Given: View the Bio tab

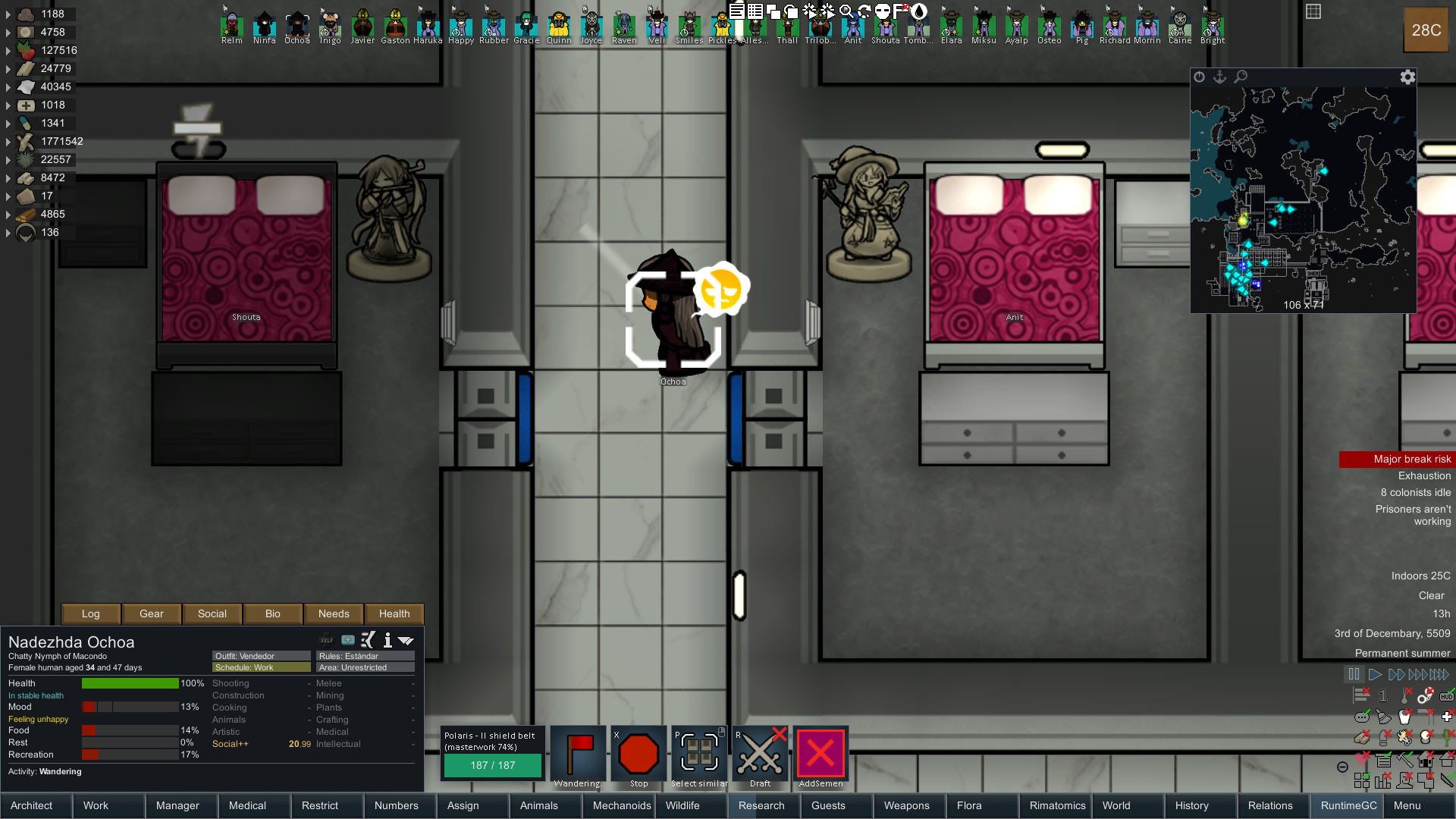Looking at the screenshot, I should point(273,613).
